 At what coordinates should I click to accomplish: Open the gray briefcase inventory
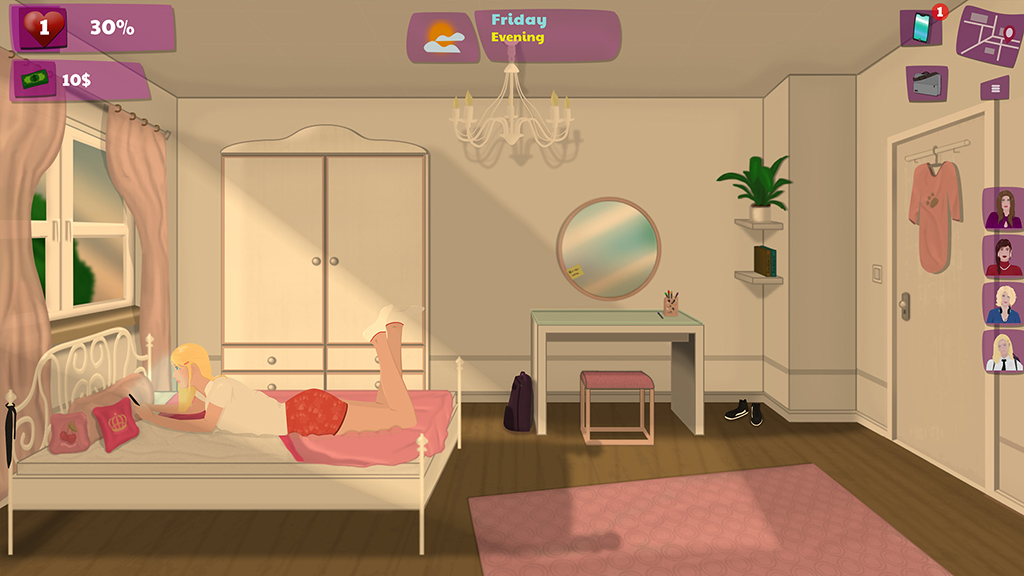[x=927, y=84]
